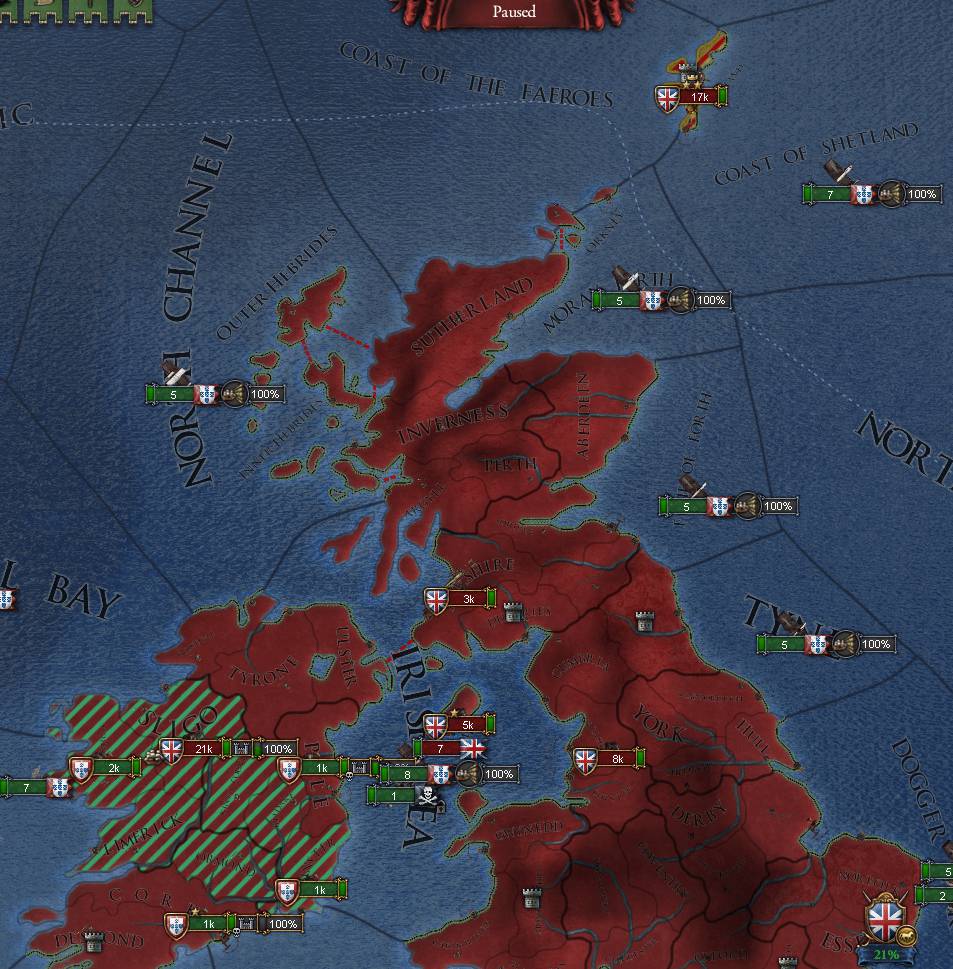Select the pirate fleet with skull flag

click(x=397, y=796)
